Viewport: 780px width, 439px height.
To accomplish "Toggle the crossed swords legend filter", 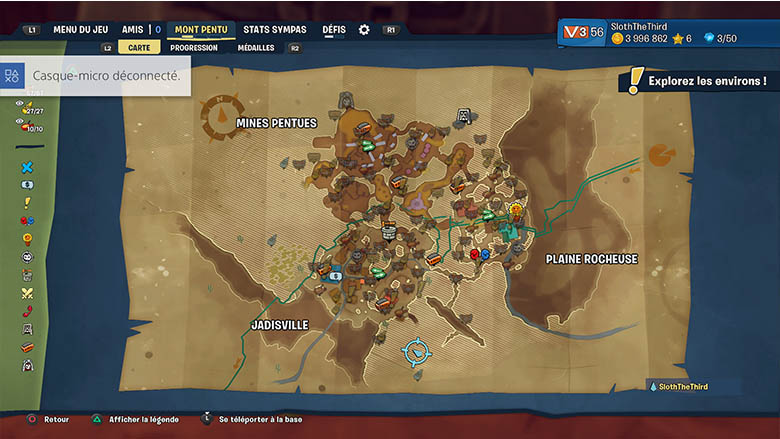I will point(27,293).
